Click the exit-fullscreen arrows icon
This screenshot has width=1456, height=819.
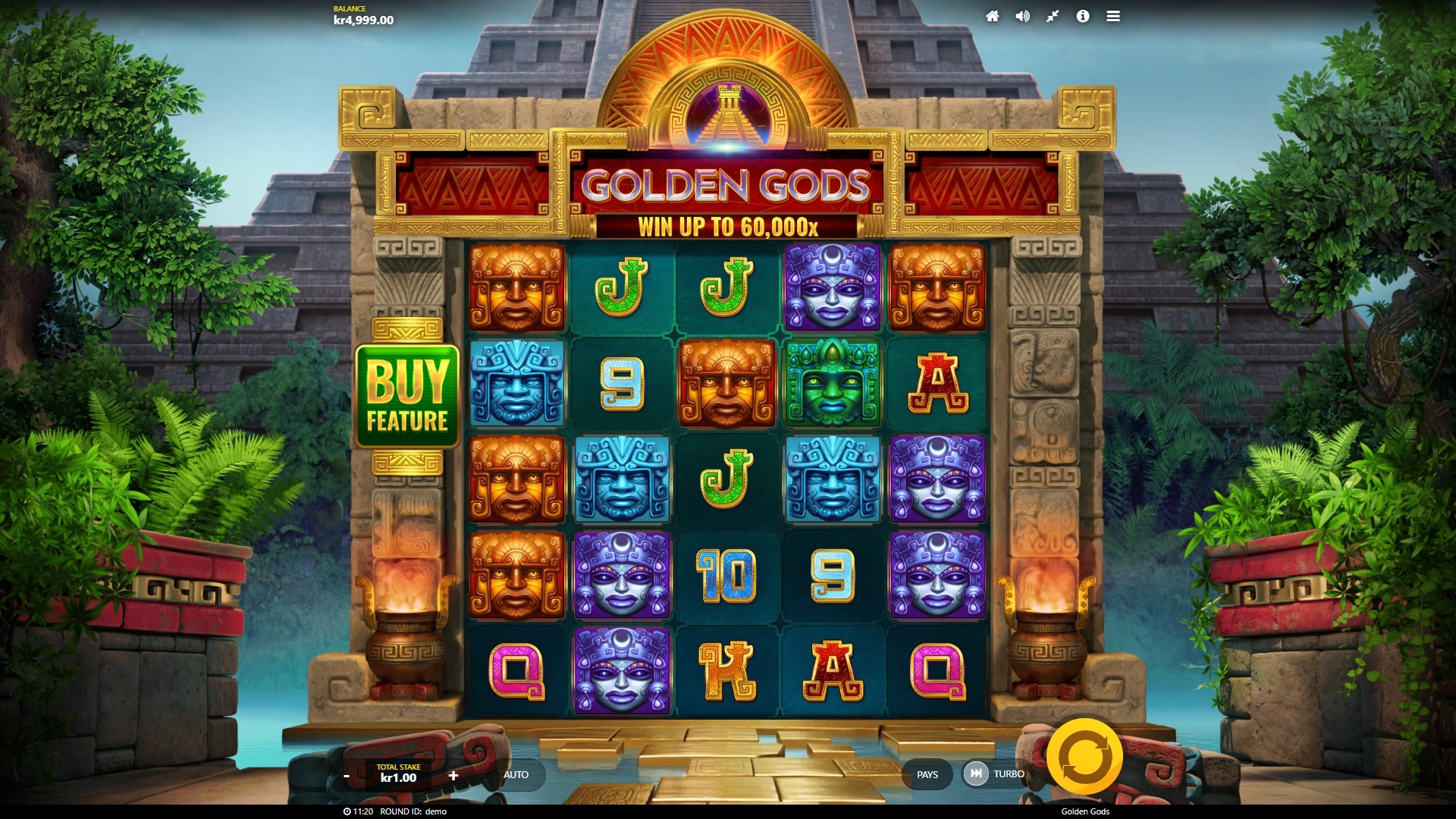[1053, 16]
